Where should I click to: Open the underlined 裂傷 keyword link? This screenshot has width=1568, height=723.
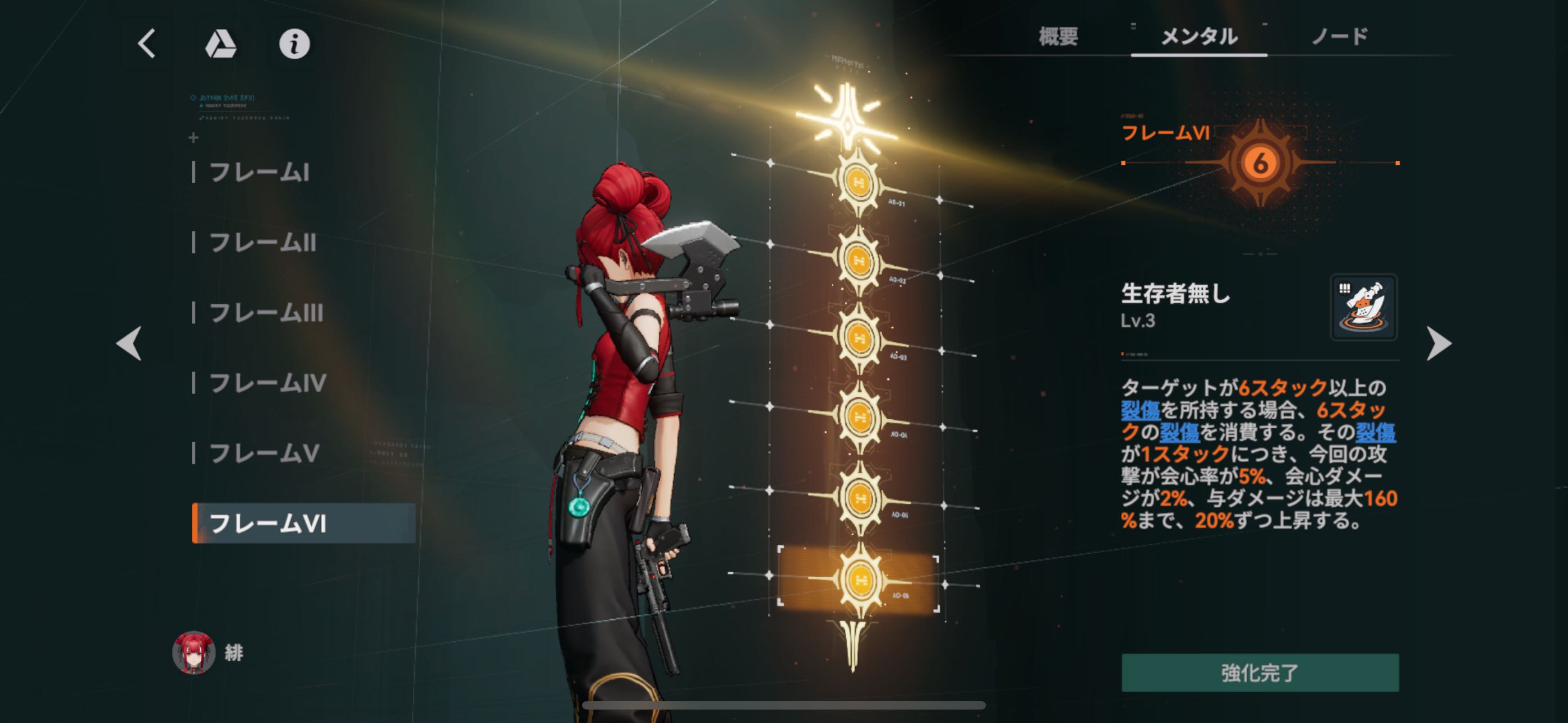click(1140, 411)
